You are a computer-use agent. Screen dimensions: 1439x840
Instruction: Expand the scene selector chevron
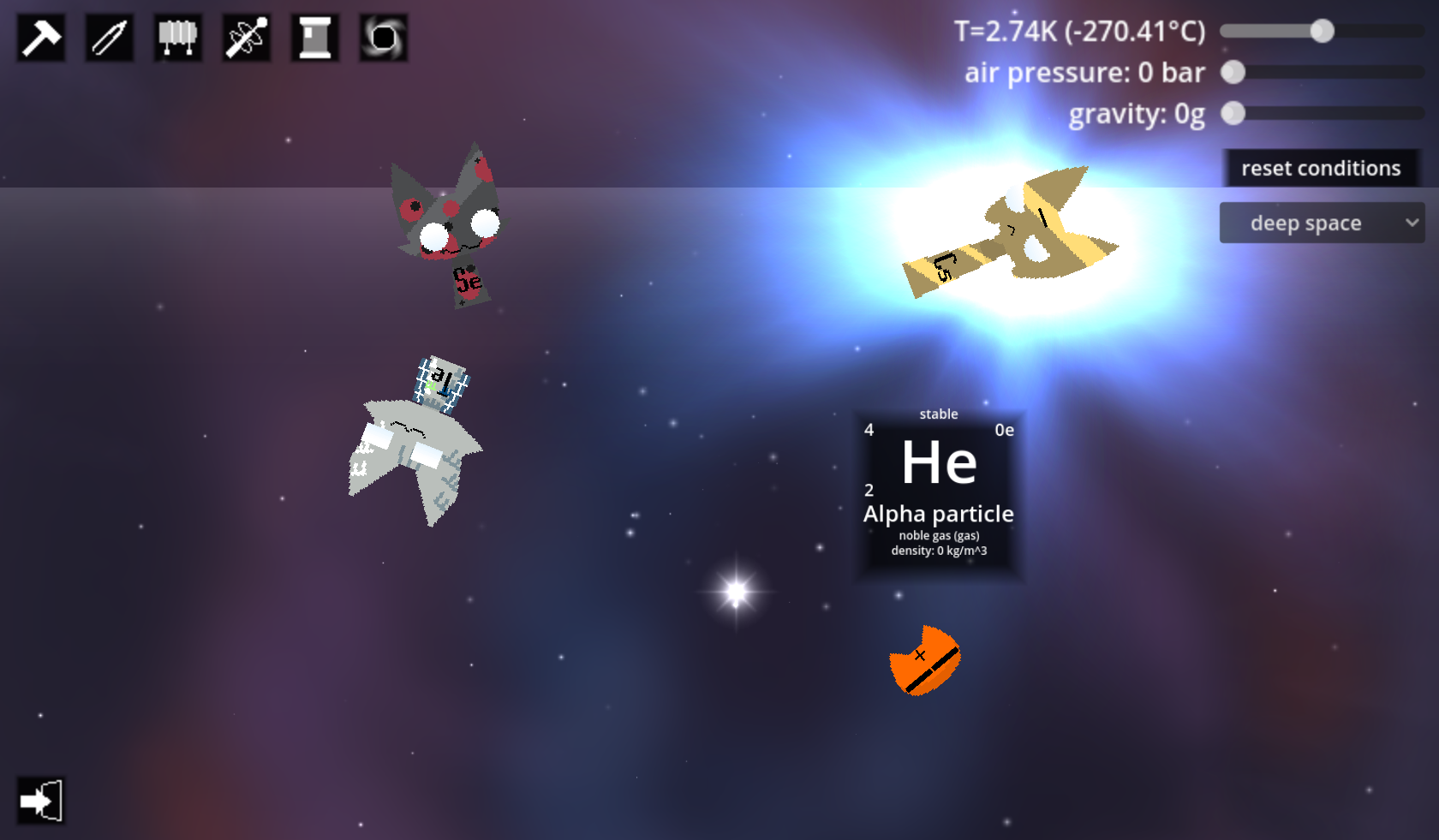pos(1411,223)
